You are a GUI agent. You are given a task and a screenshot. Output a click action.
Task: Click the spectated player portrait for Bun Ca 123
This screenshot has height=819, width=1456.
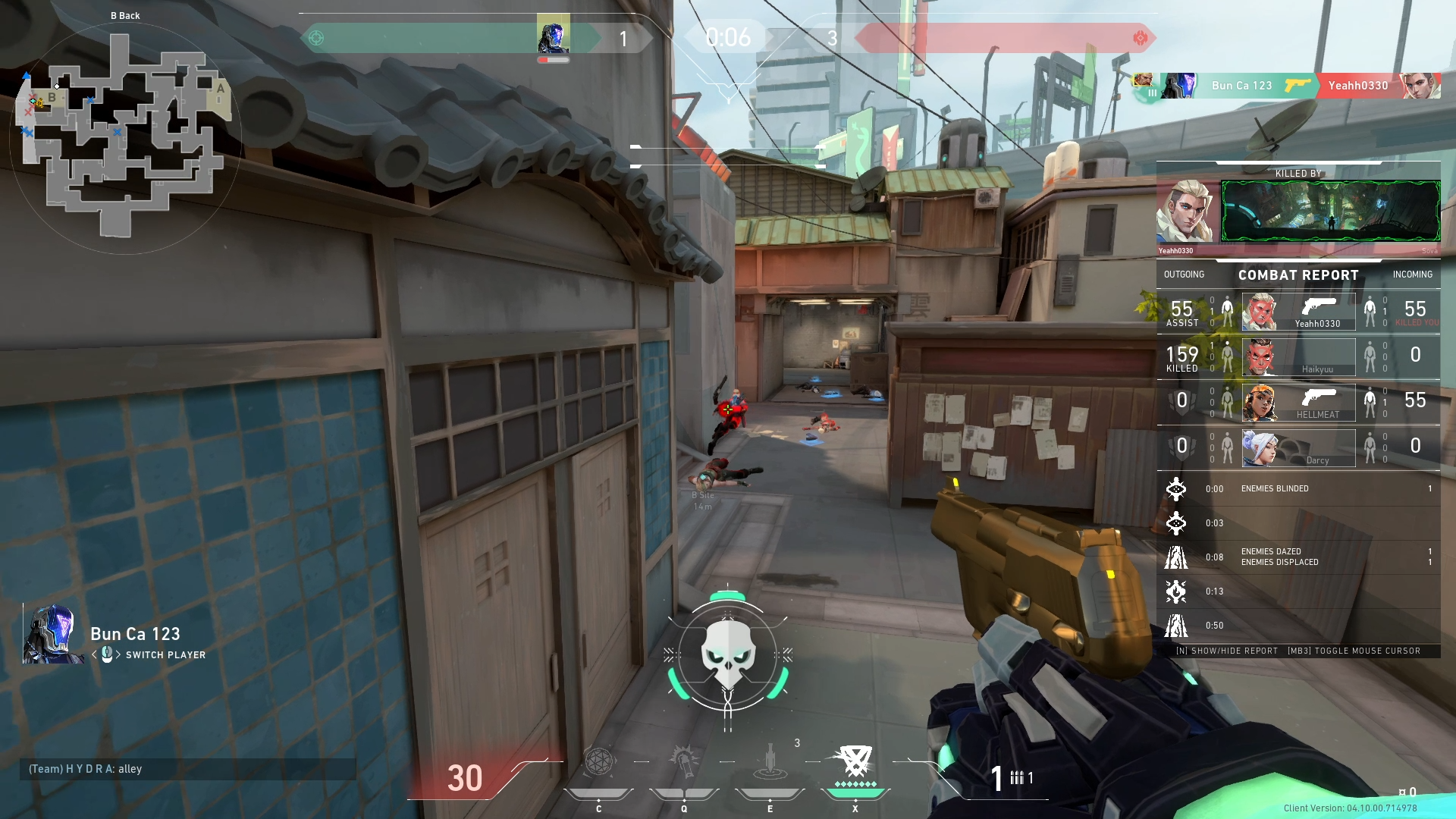click(x=53, y=634)
